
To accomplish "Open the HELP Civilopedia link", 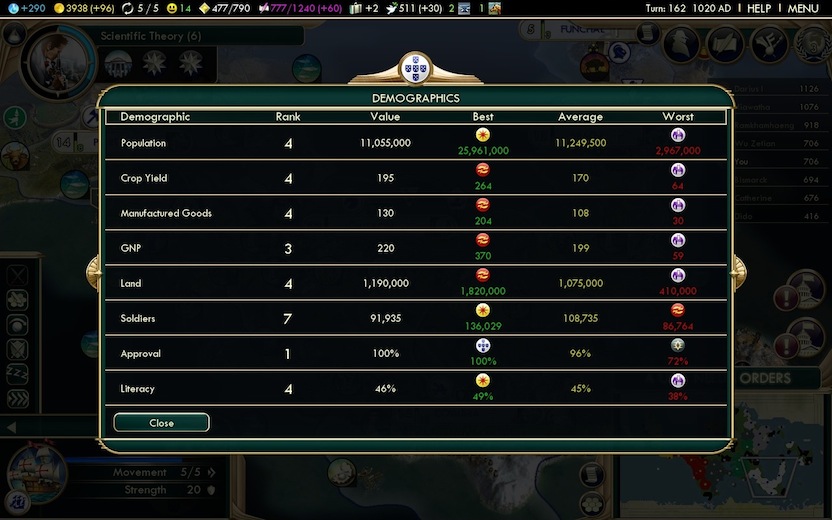I will pyautogui.click(x=759, y=8).
